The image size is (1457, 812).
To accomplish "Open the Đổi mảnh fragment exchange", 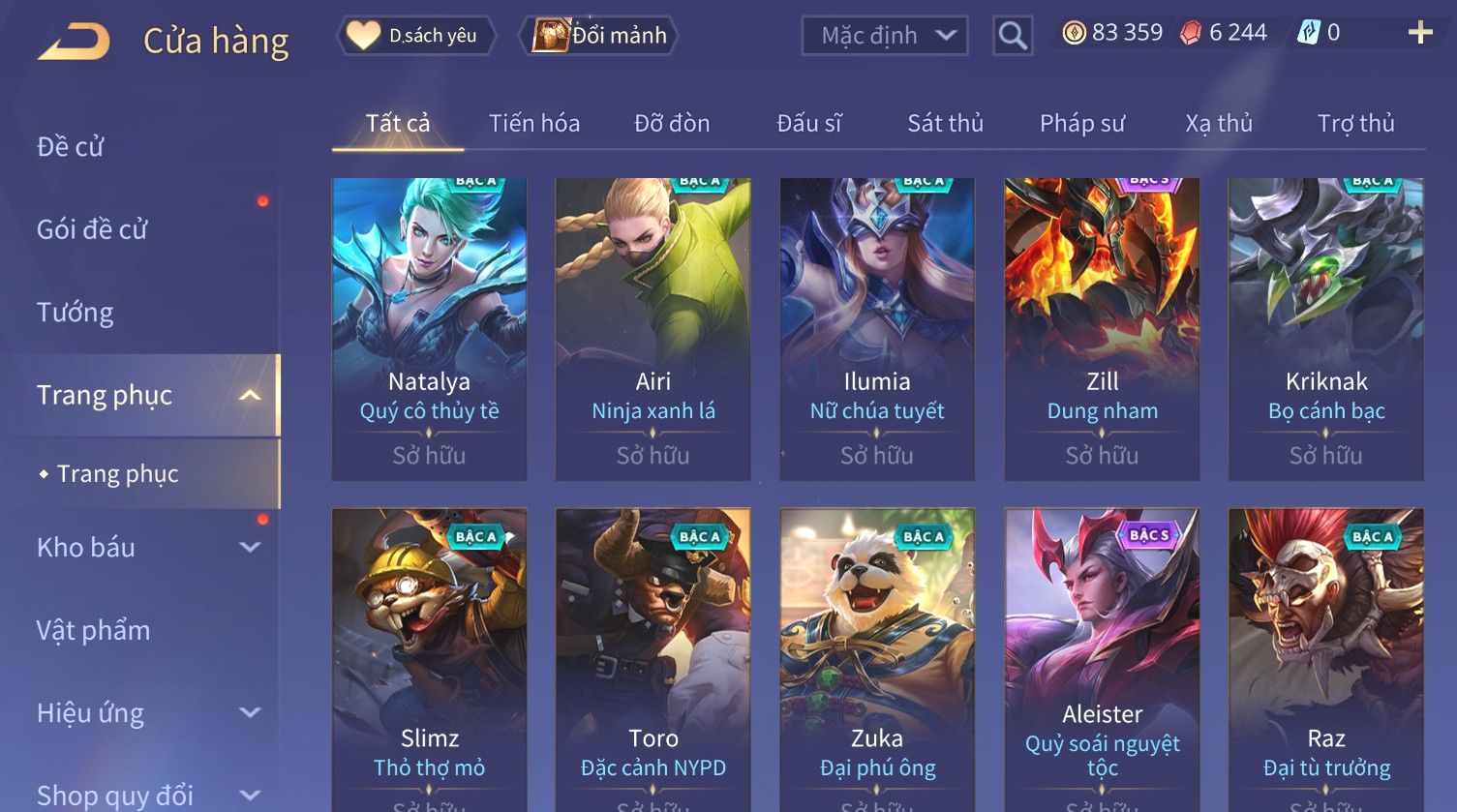I will pos(599,36).
